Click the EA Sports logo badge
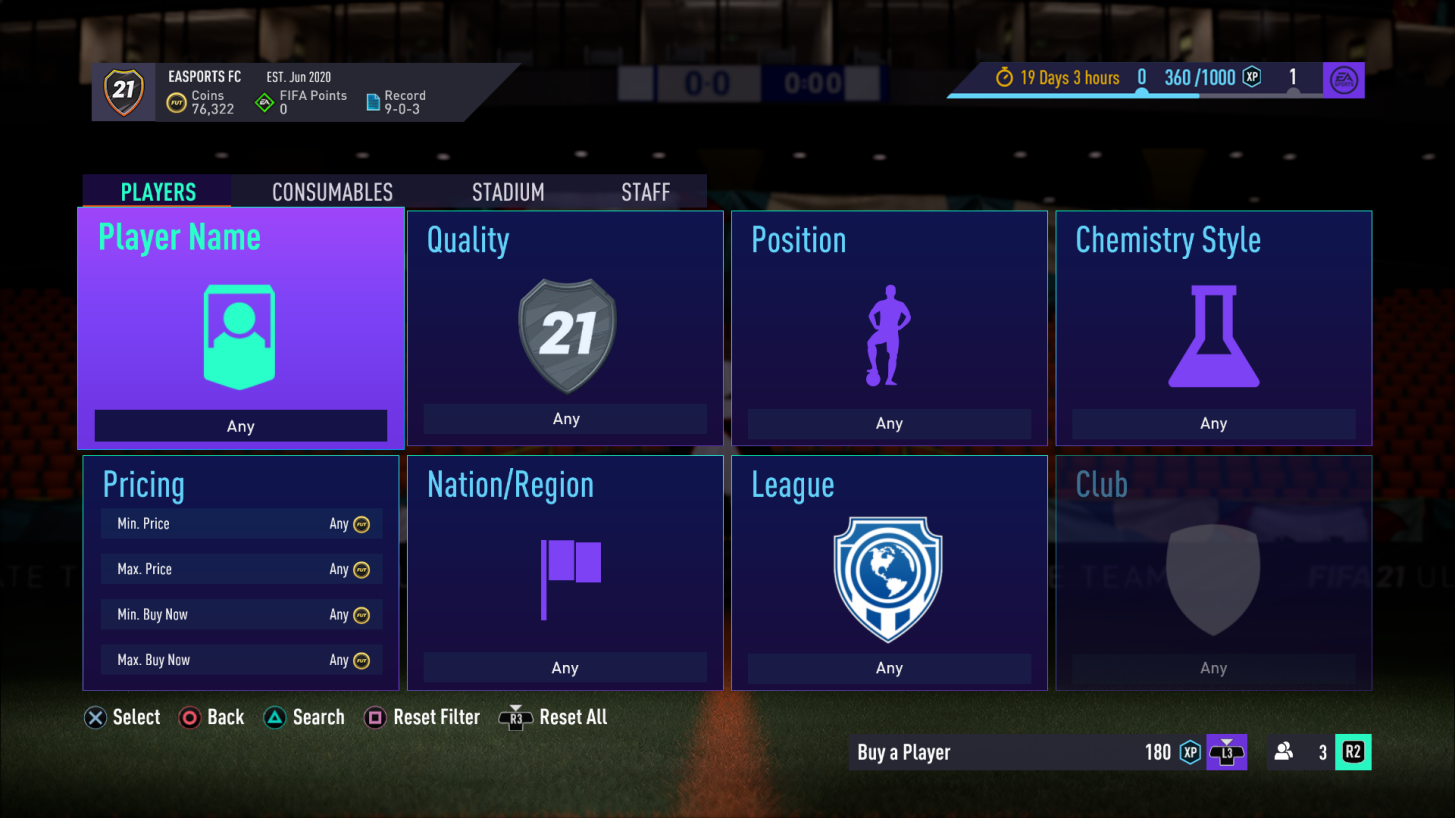Viewport: 1455px width, 818px height. (x=1343, y=79)
